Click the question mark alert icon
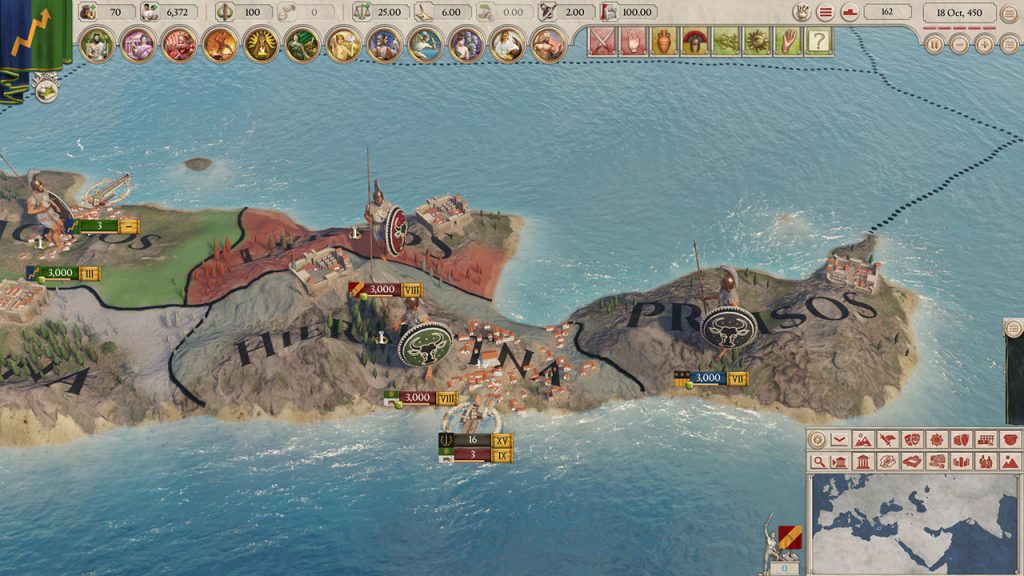This screenshot has height=576, width=1024. [x=819, y=42]
